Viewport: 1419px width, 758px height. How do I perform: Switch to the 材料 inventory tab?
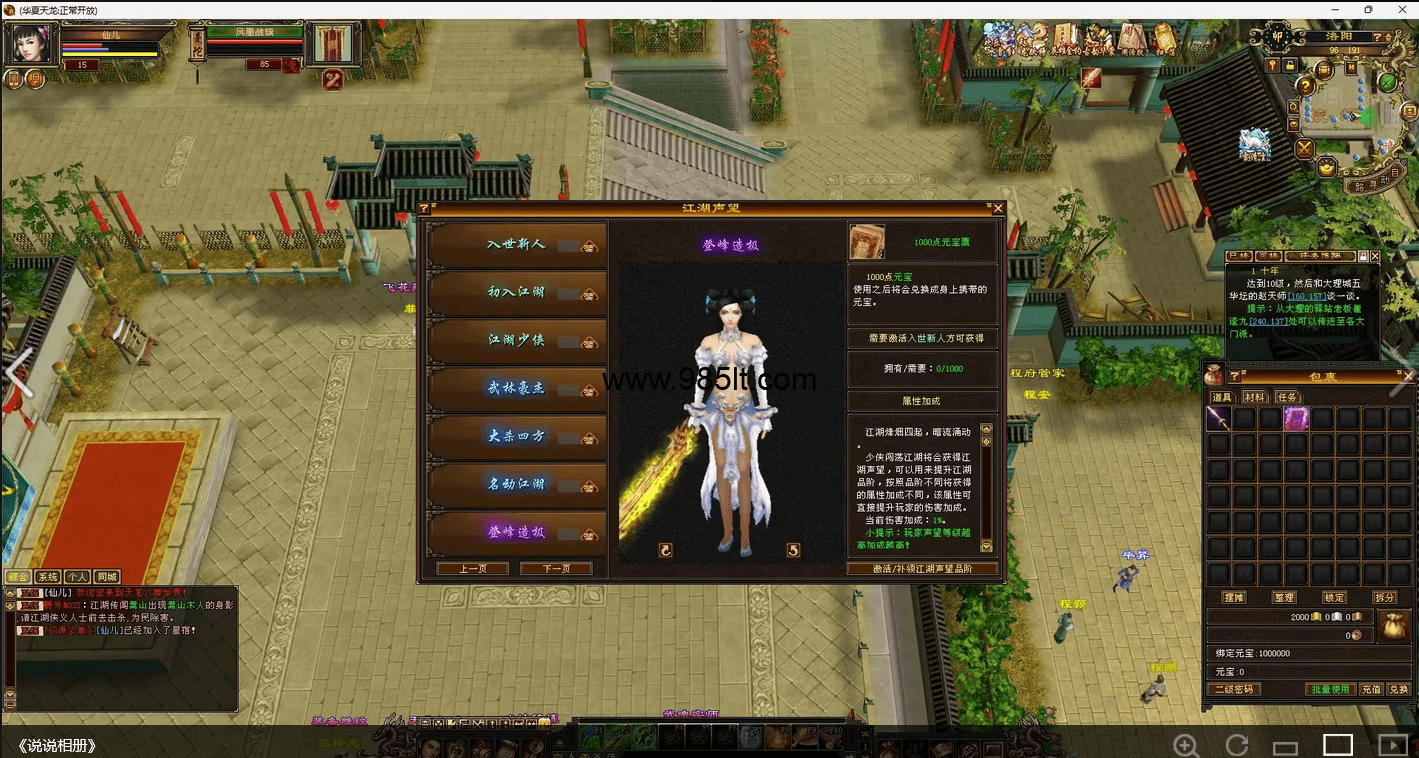1254,397
